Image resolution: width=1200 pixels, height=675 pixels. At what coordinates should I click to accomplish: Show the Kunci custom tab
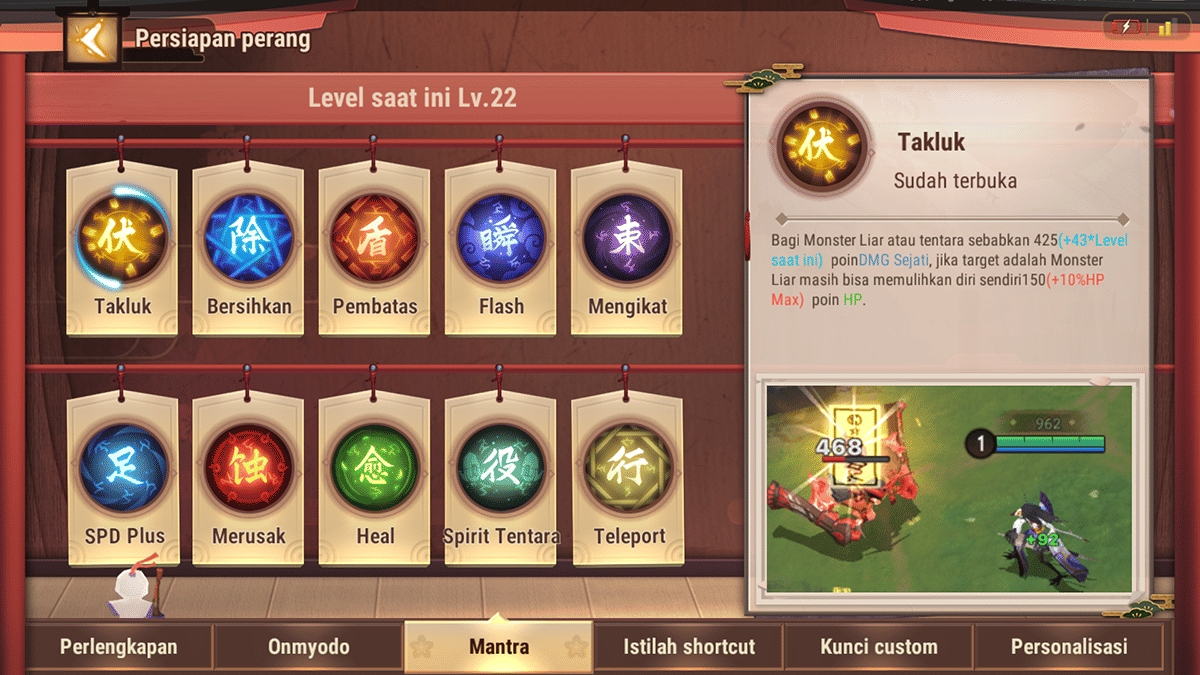coord(879,647)
